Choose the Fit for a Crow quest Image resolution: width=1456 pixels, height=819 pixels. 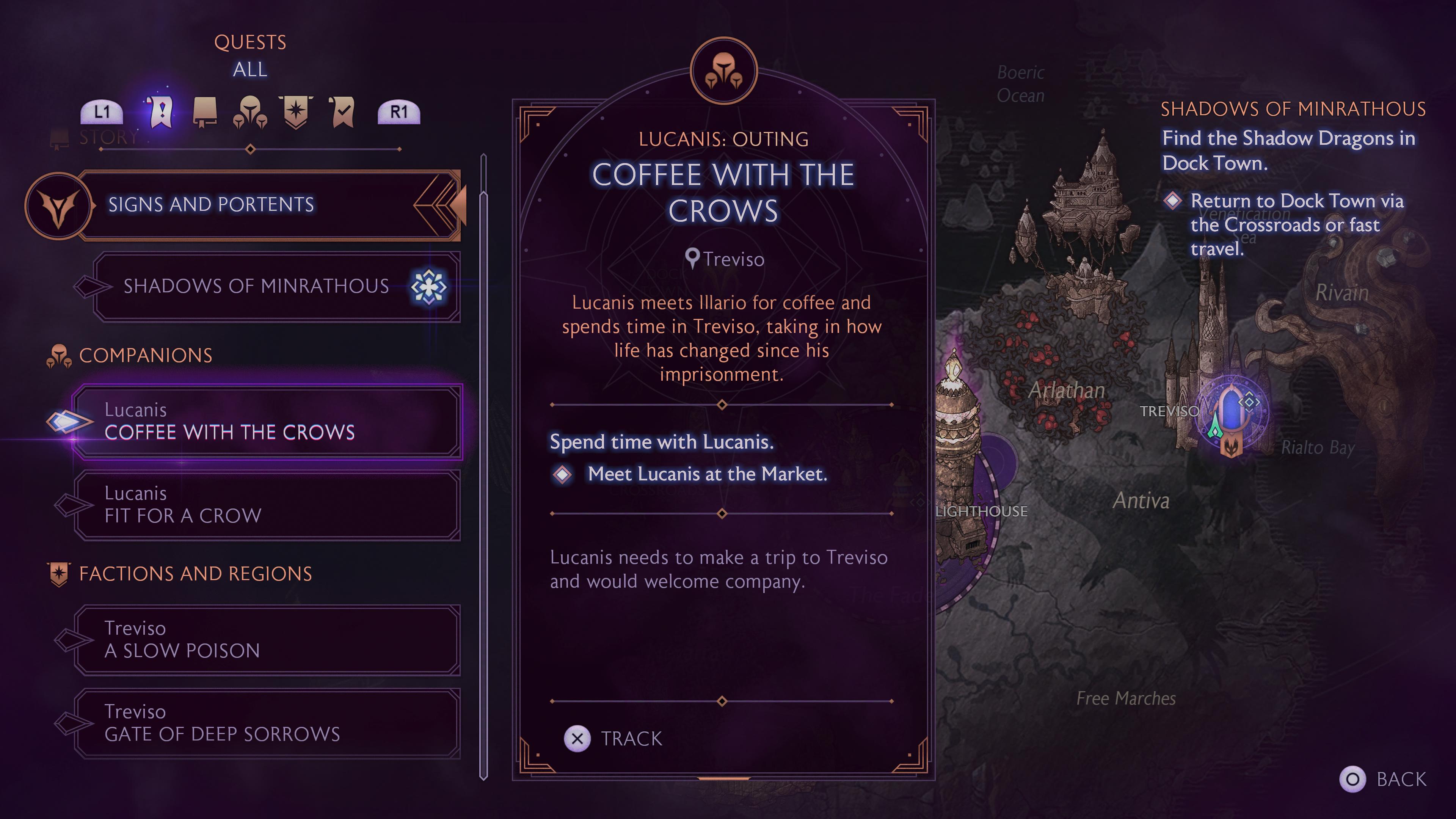tap(266, 505)
